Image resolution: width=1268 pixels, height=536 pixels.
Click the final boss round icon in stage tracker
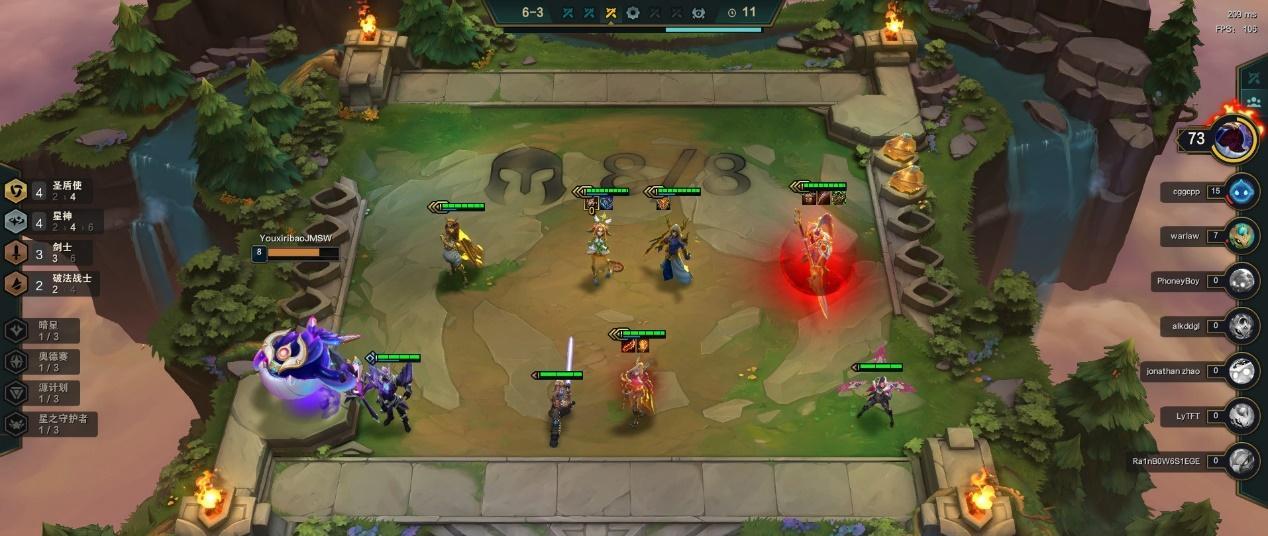pos(698,13)
